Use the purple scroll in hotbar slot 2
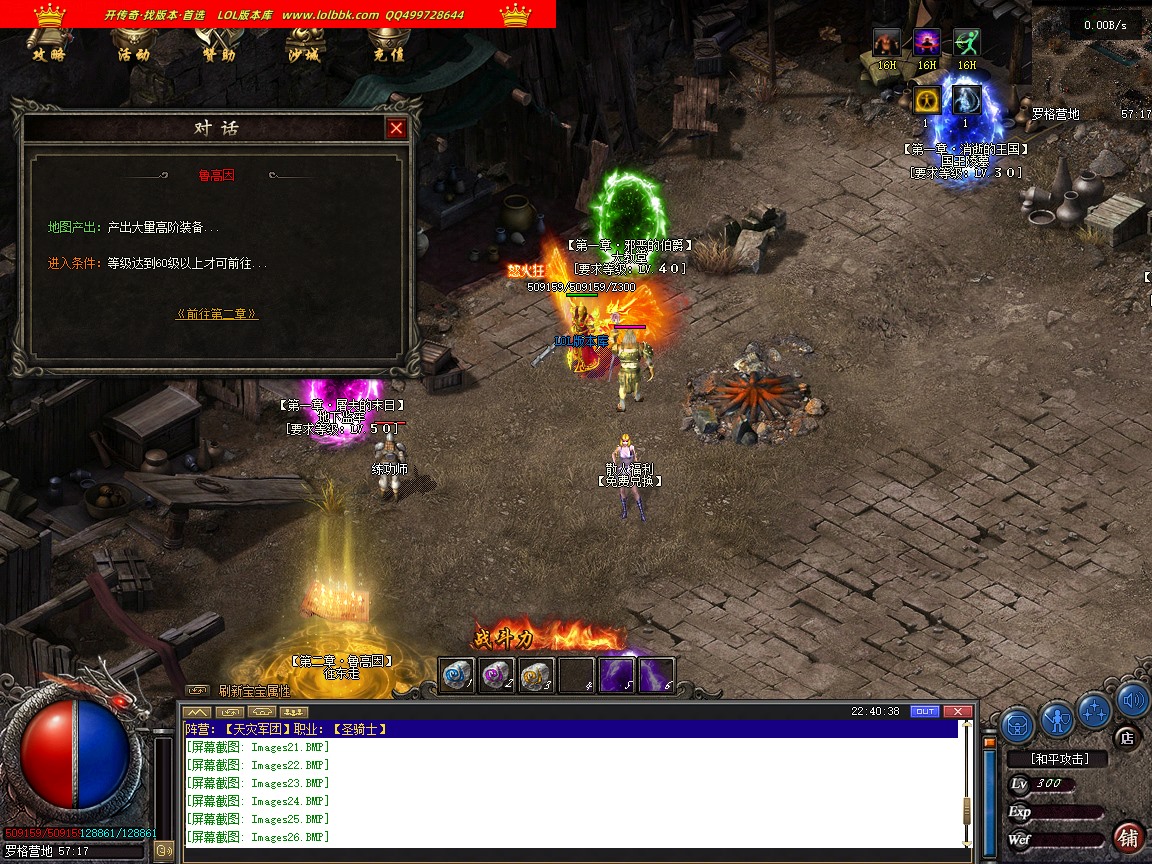Image resolution: width=1152 pixels, height=864 pixels. (496, 675)
